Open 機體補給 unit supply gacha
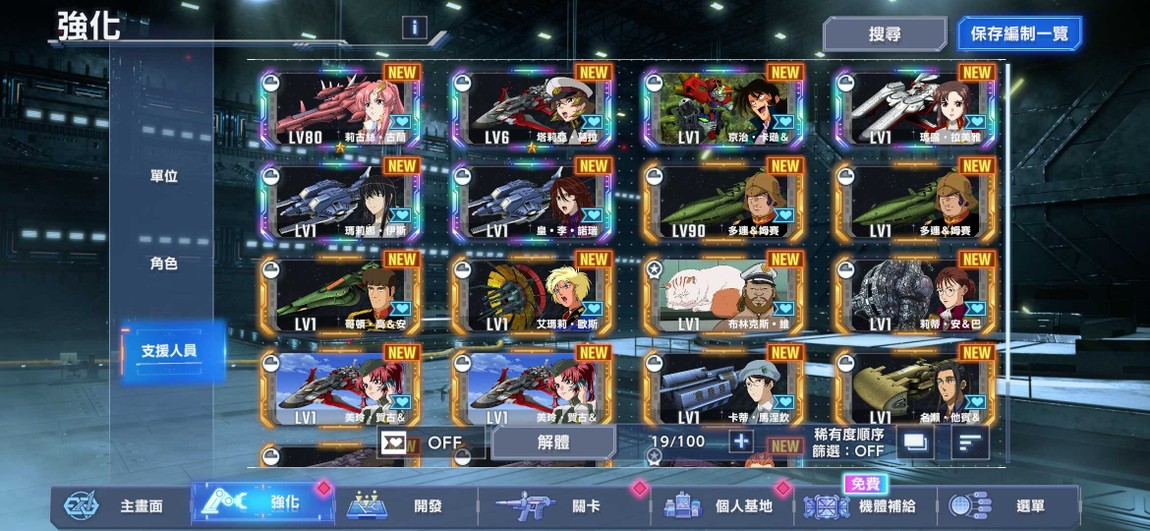The image size is (1150, 531). pyautogui.click(x=864, y=506)
